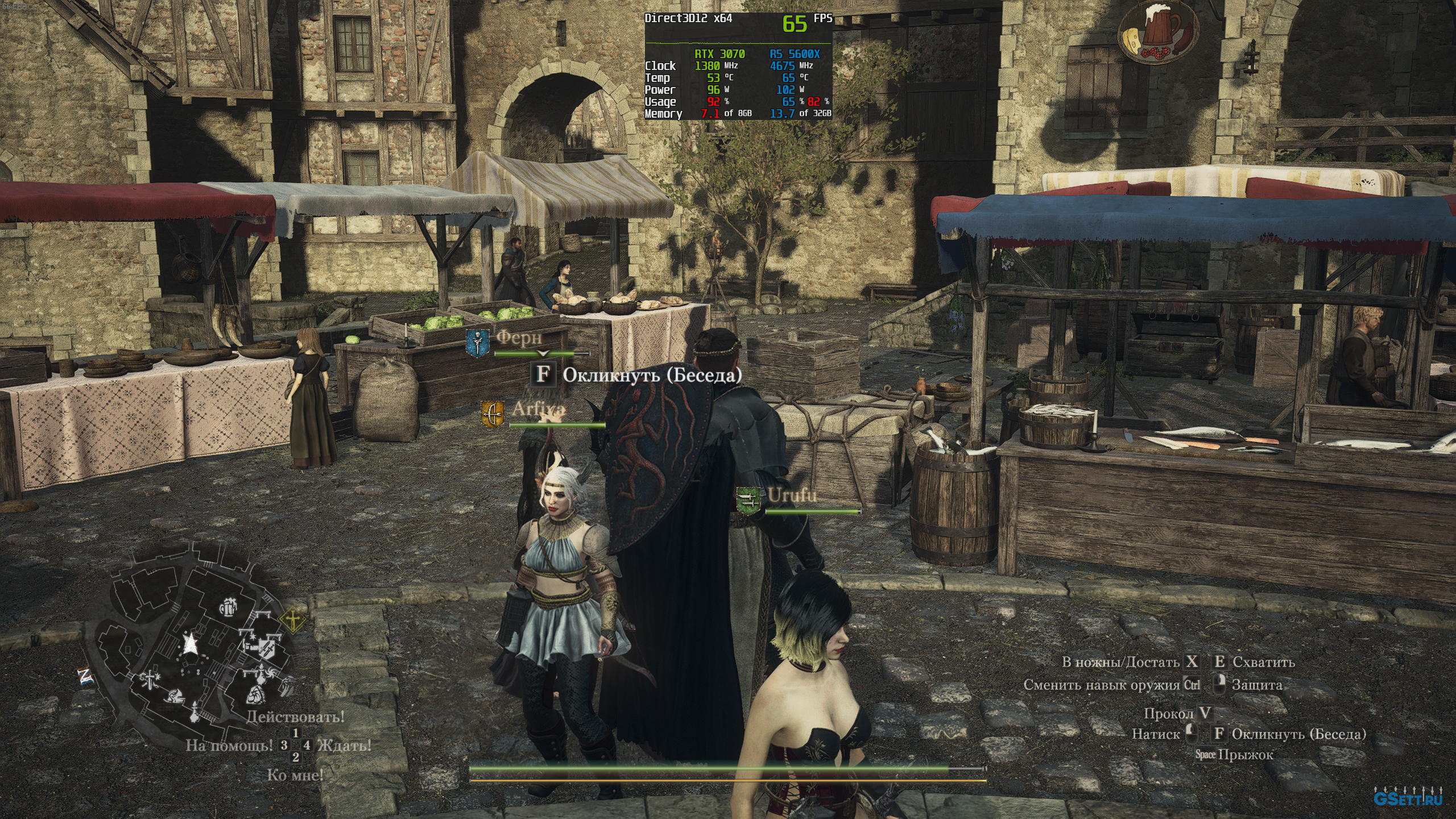Select the Ждать! pawn command
This screenshot has width=1456, height=819.
(345, 745)
